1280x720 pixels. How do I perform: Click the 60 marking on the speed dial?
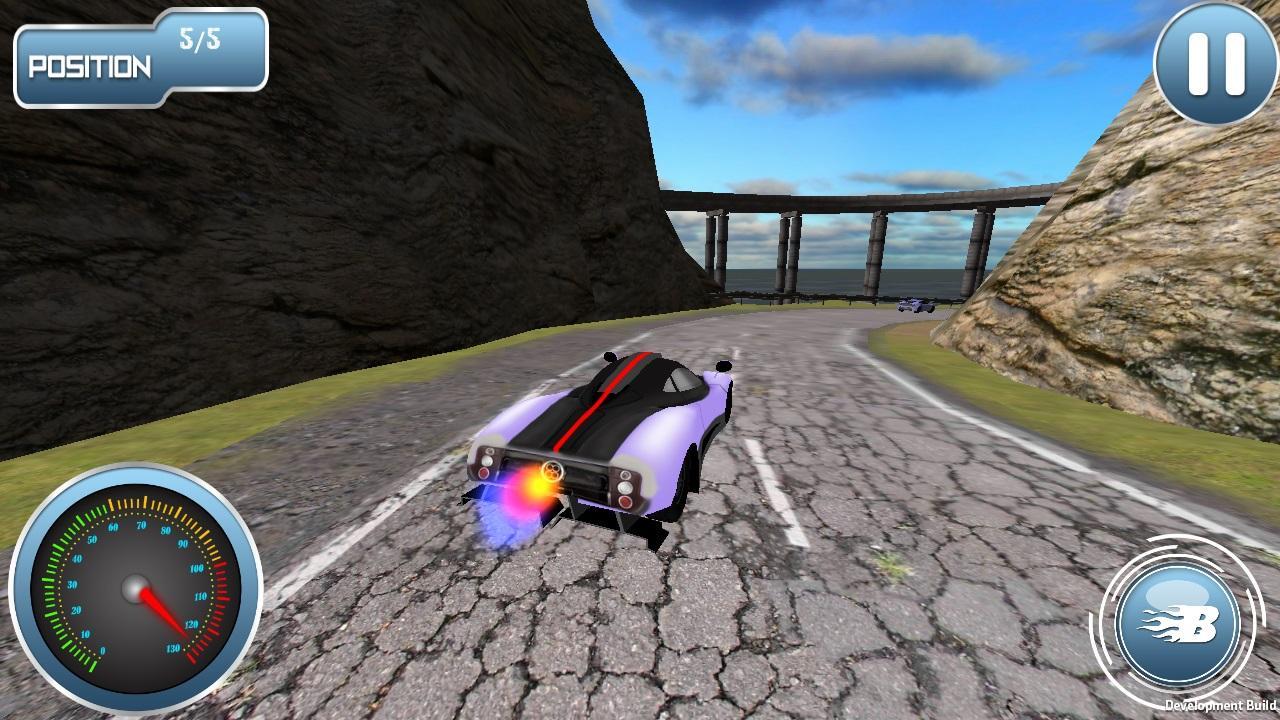click(114, 525)
